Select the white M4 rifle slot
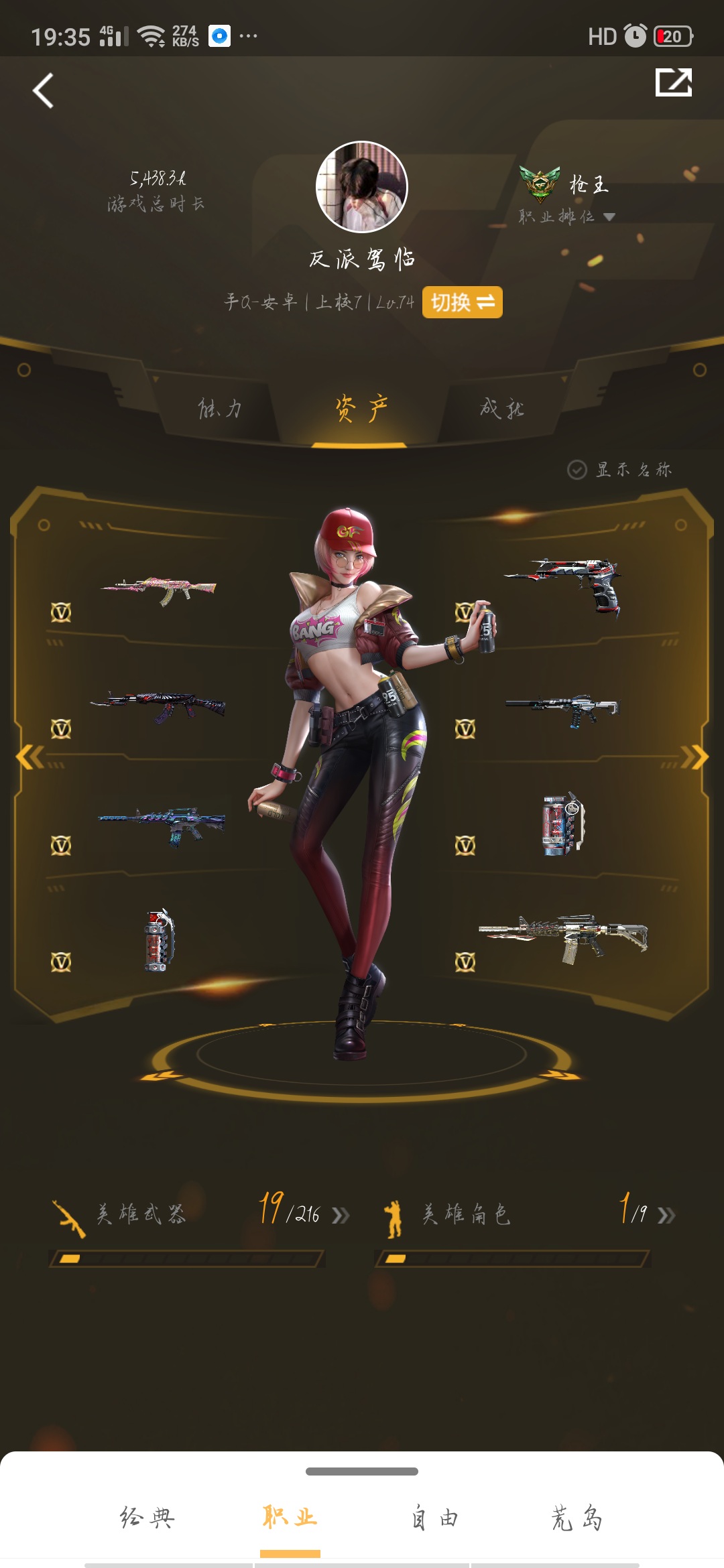 click(x=563, y=937)
